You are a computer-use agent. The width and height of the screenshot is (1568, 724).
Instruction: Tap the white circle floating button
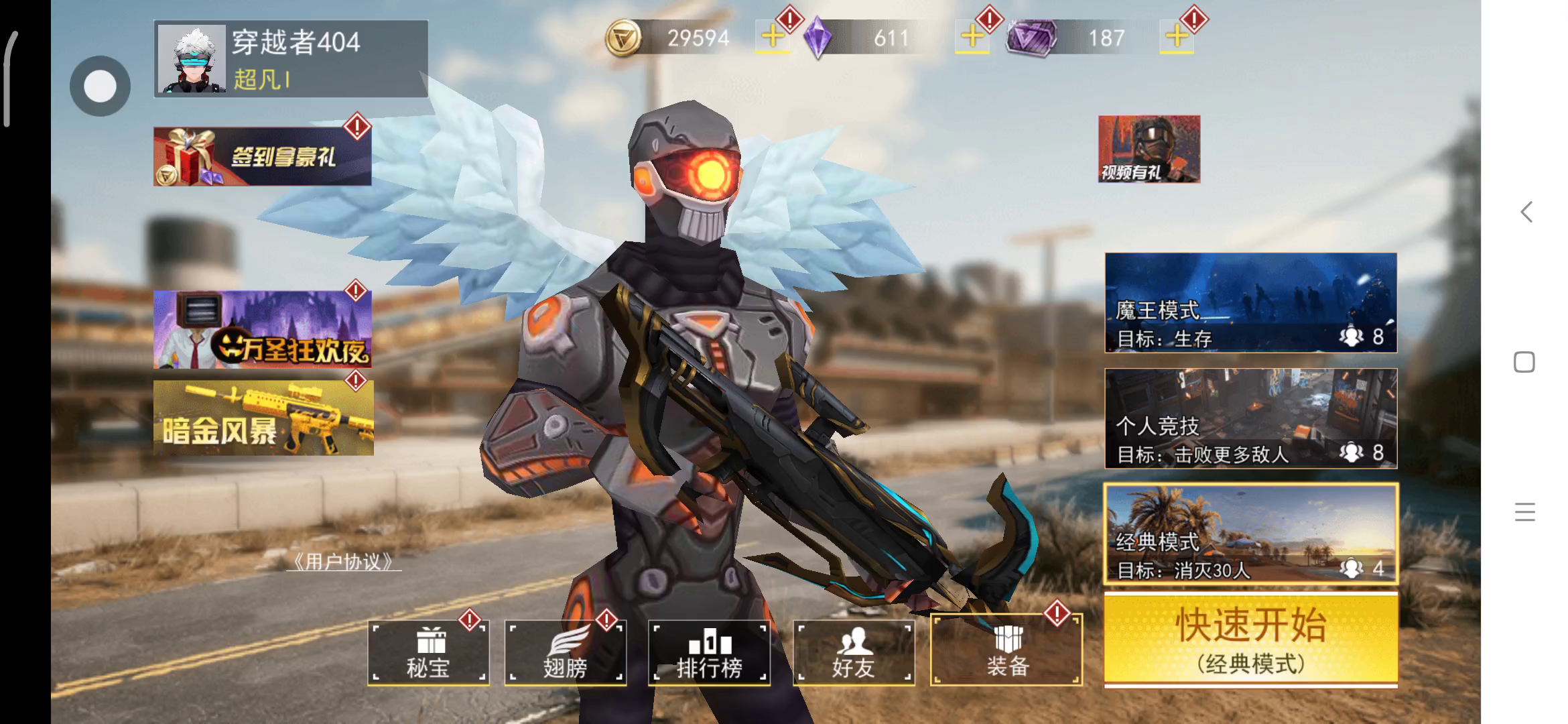point(100,86)
